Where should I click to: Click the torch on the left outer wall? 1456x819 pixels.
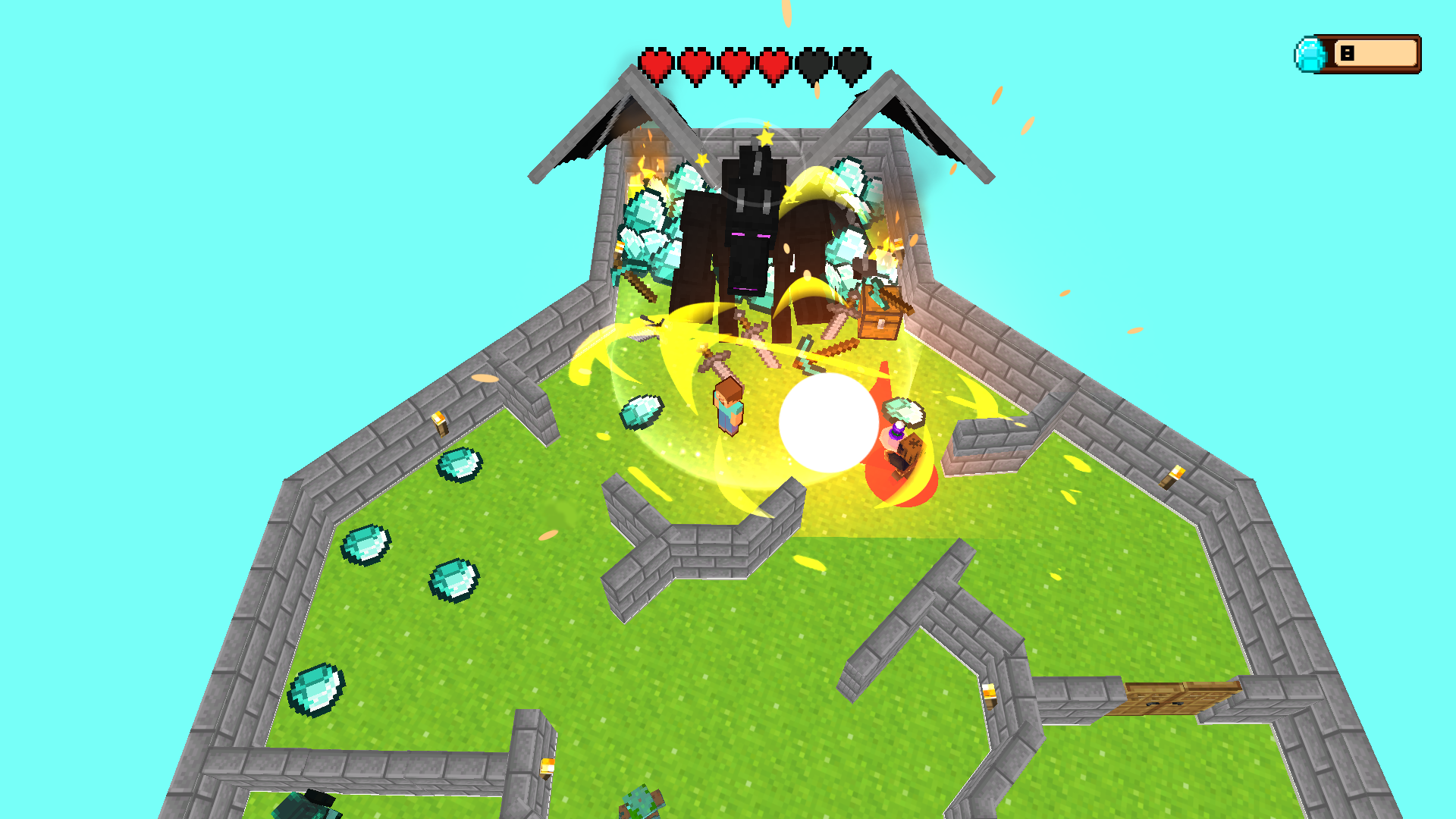[440, 425]
